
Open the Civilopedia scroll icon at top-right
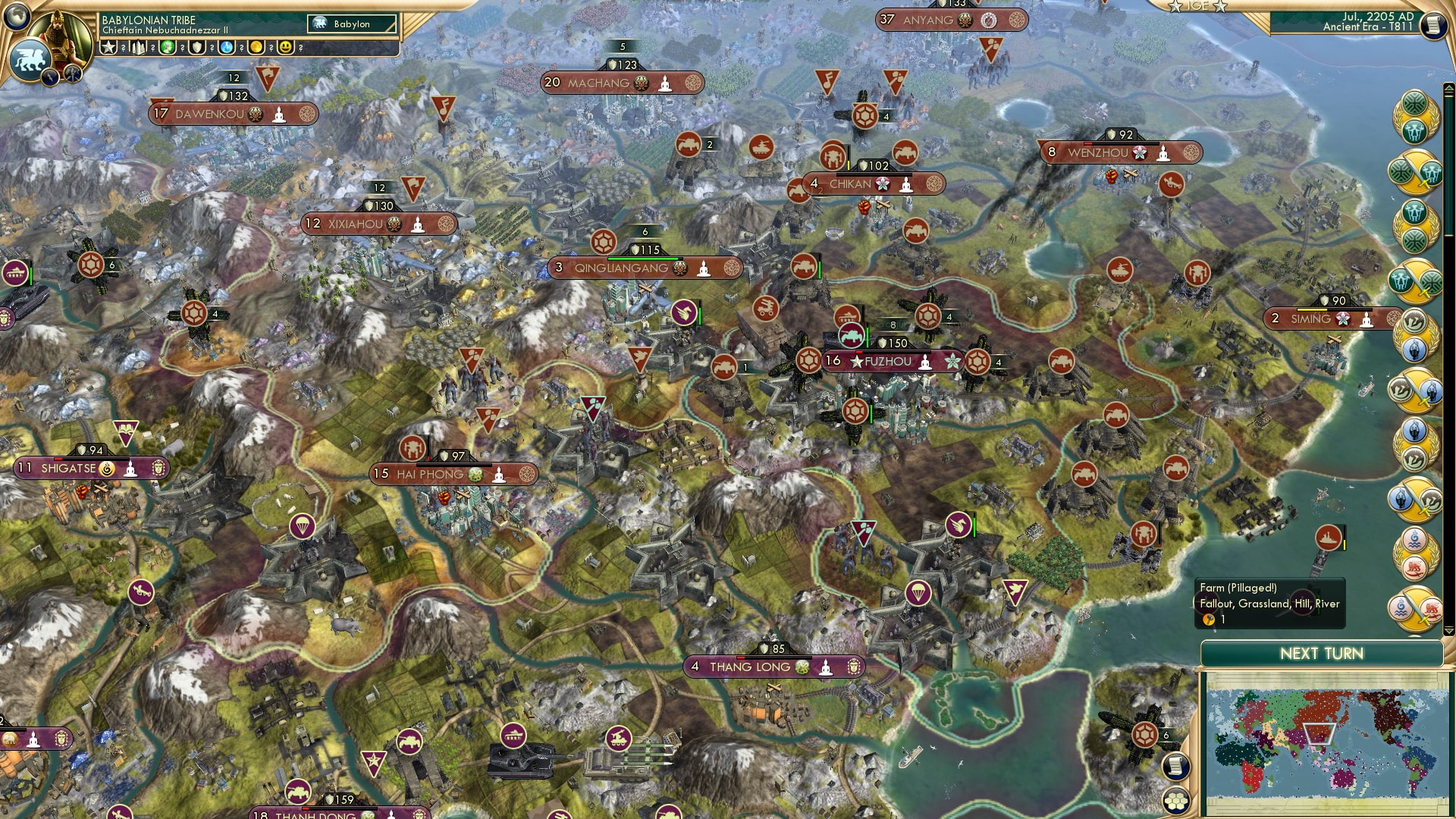1434,25
